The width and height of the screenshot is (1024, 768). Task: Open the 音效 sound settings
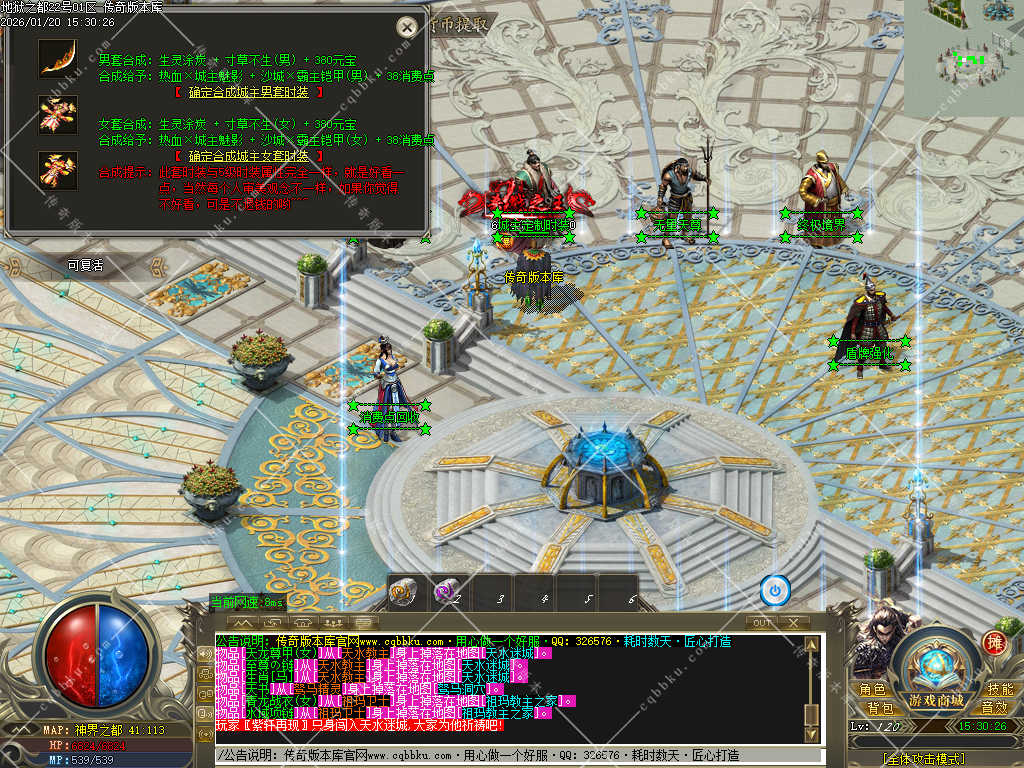994,708
